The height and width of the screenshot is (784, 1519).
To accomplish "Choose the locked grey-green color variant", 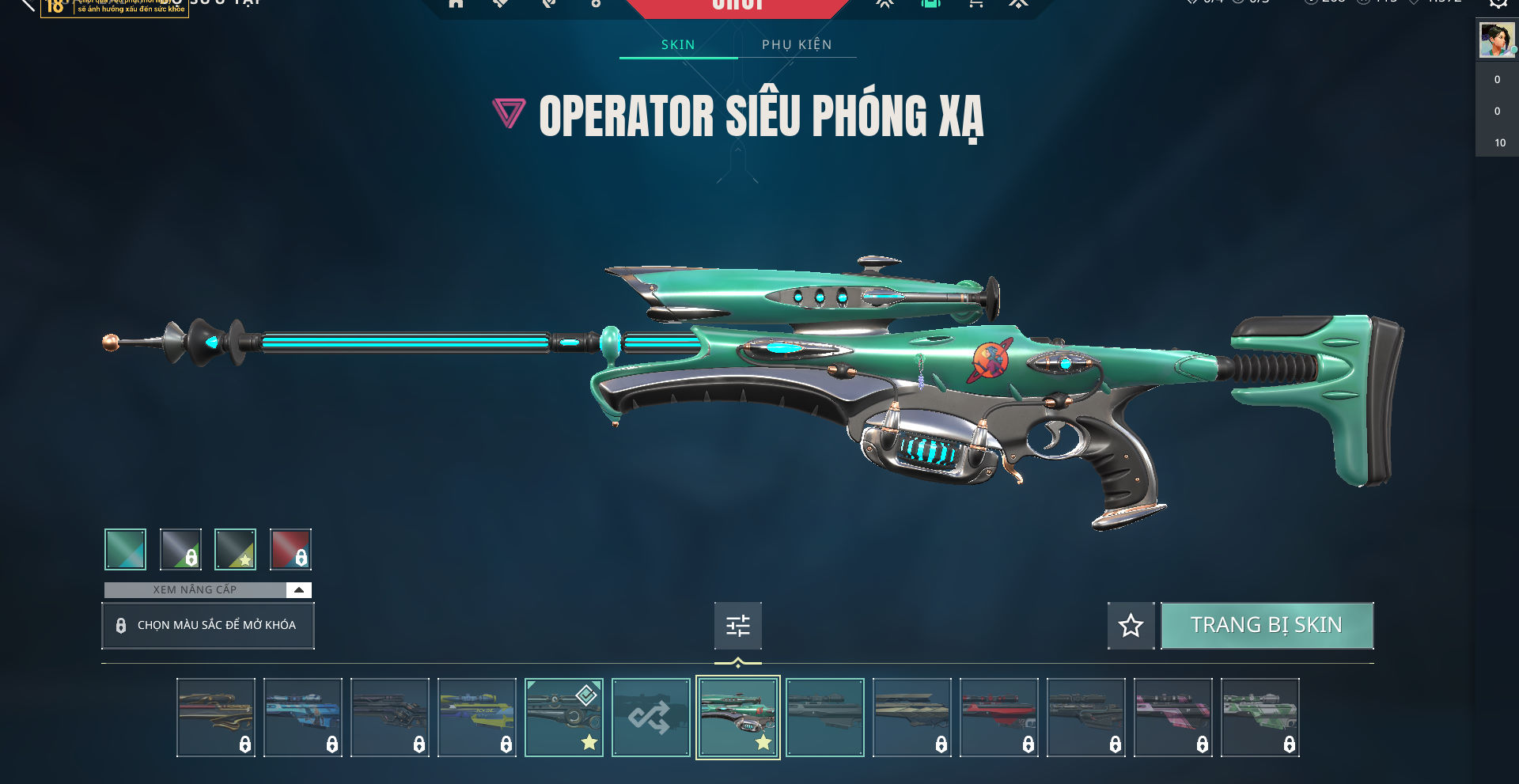I will click(x=180, y=549).
